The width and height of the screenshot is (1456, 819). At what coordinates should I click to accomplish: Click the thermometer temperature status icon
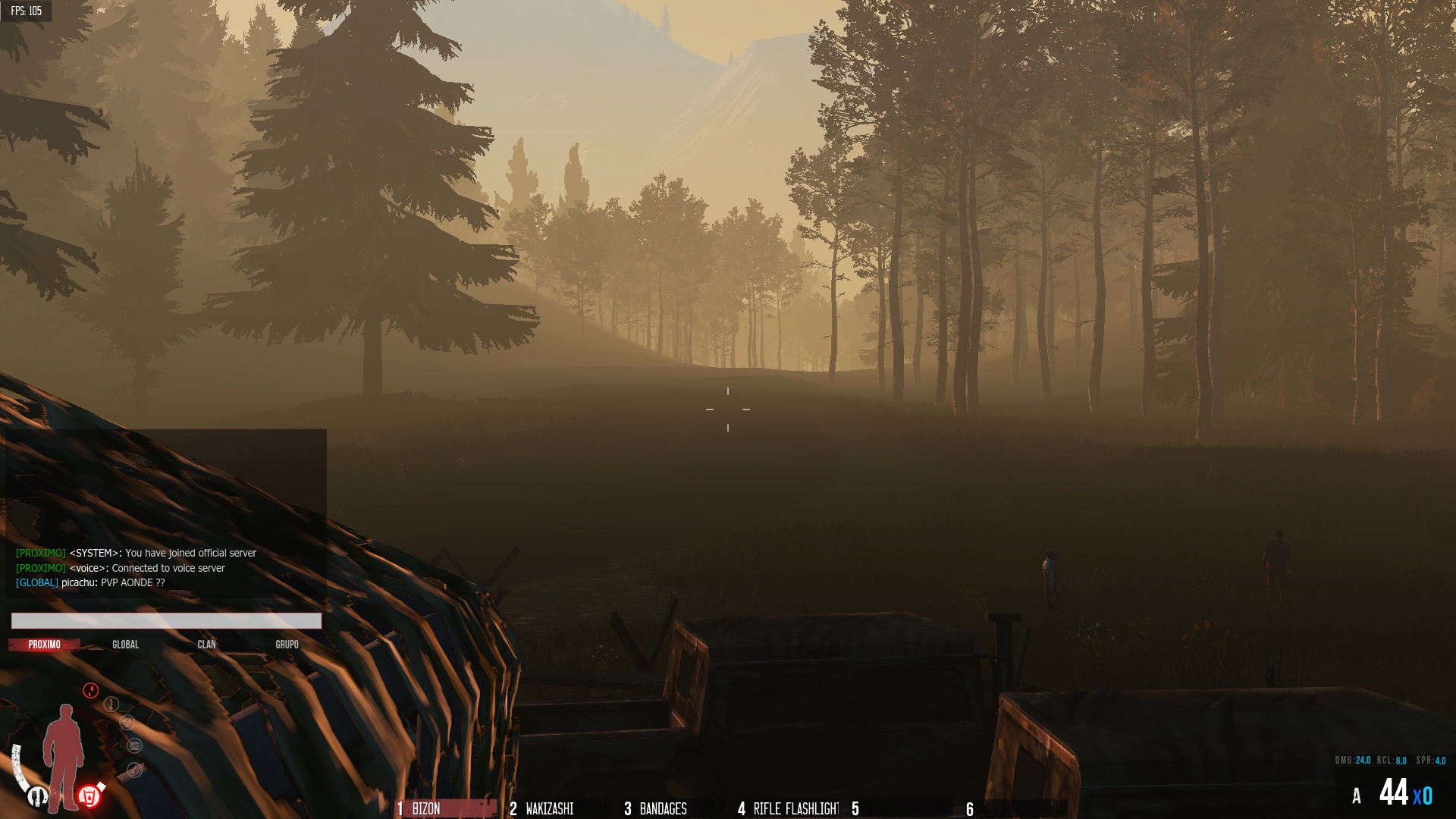pos(111,704)
